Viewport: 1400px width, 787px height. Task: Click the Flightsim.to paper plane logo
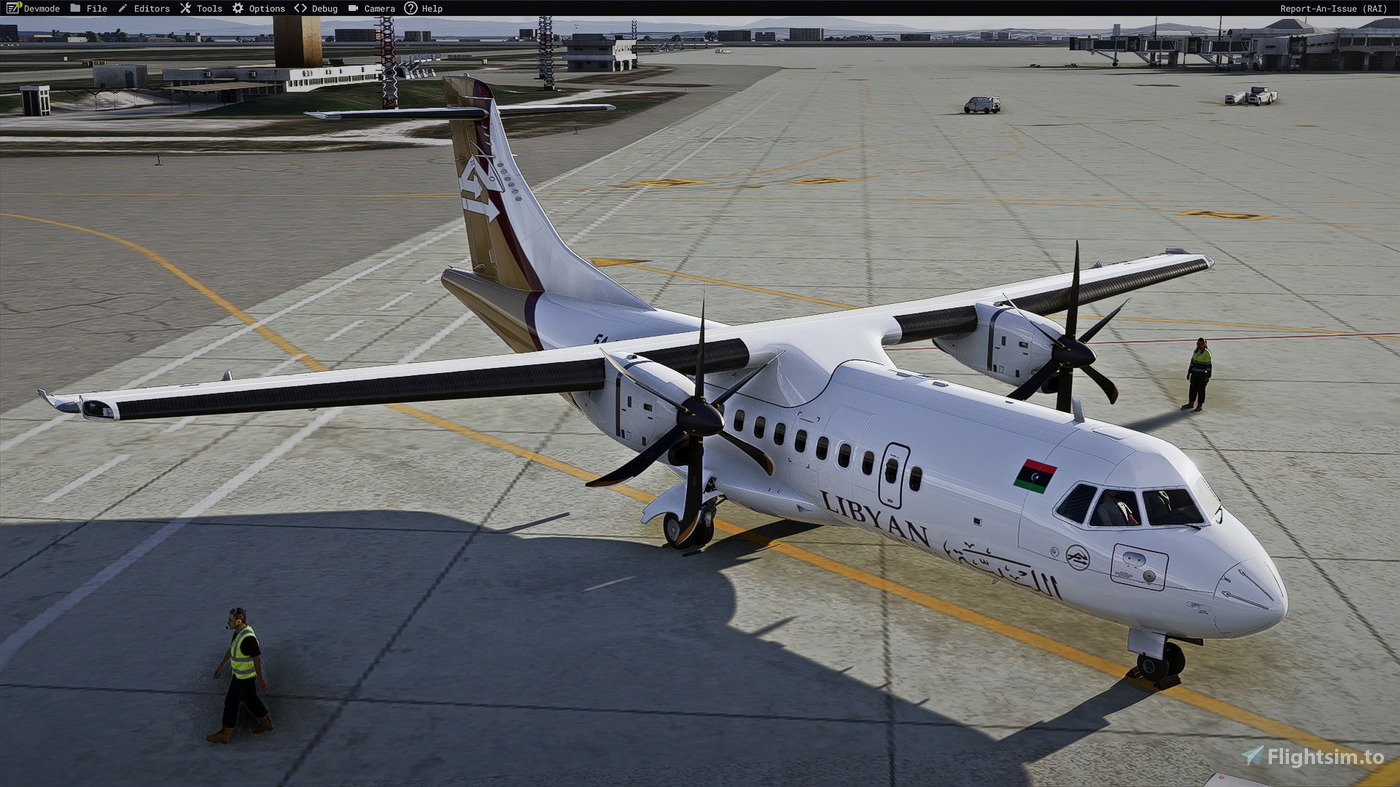pyautogui.click(x=1252, y=756)
